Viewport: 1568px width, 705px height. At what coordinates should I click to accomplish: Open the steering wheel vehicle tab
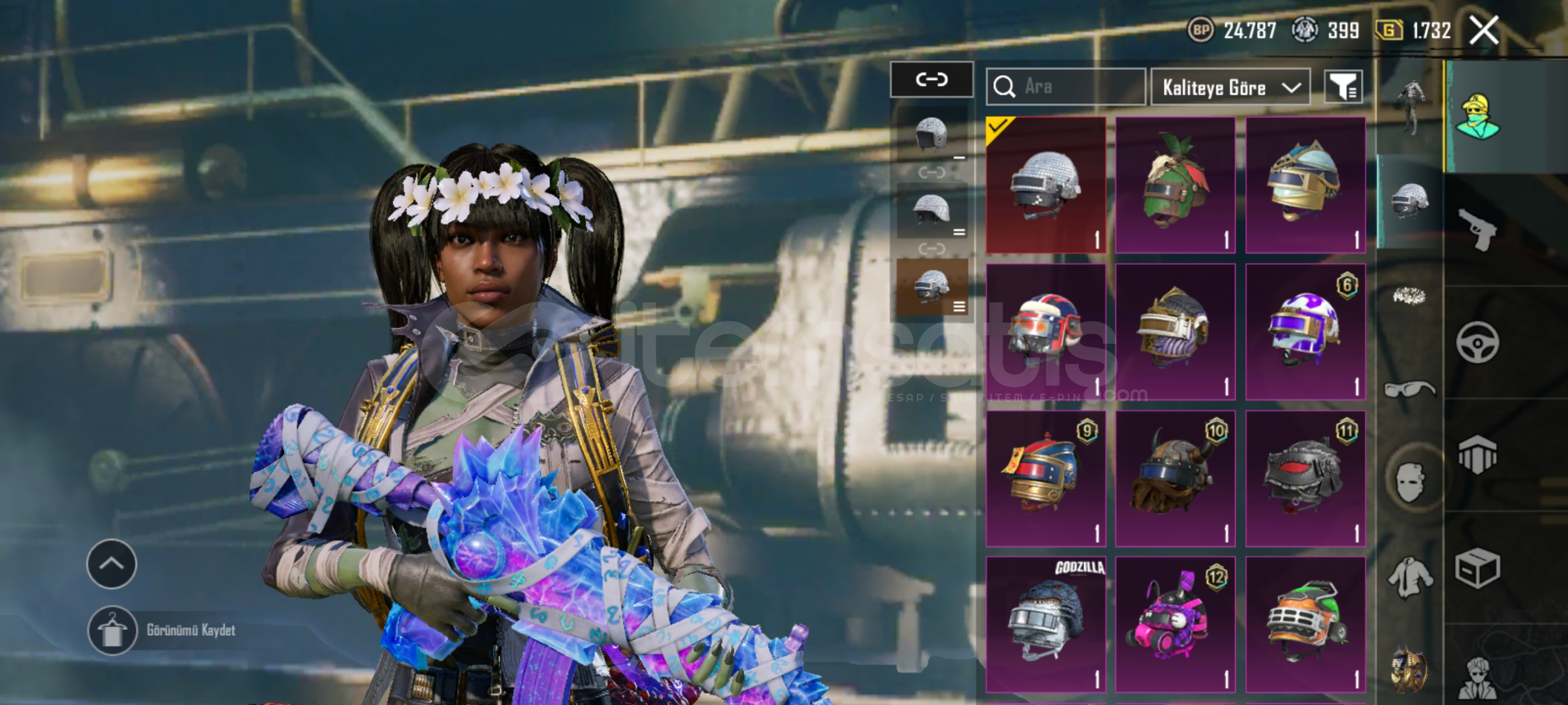[x=1477, y=342]
